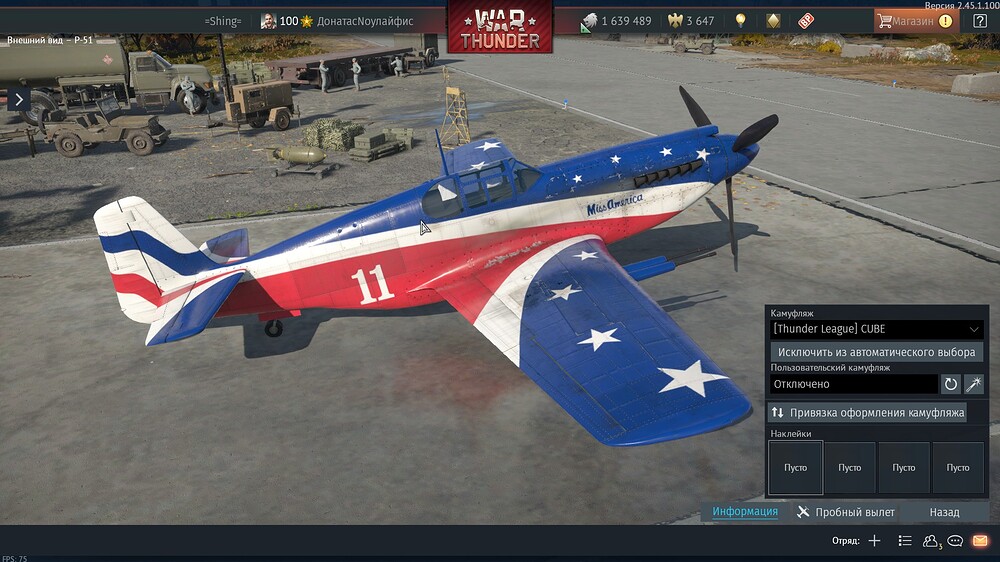Add a squad member with the plus
Screen dimensions: 1000x562
[874, 541]
